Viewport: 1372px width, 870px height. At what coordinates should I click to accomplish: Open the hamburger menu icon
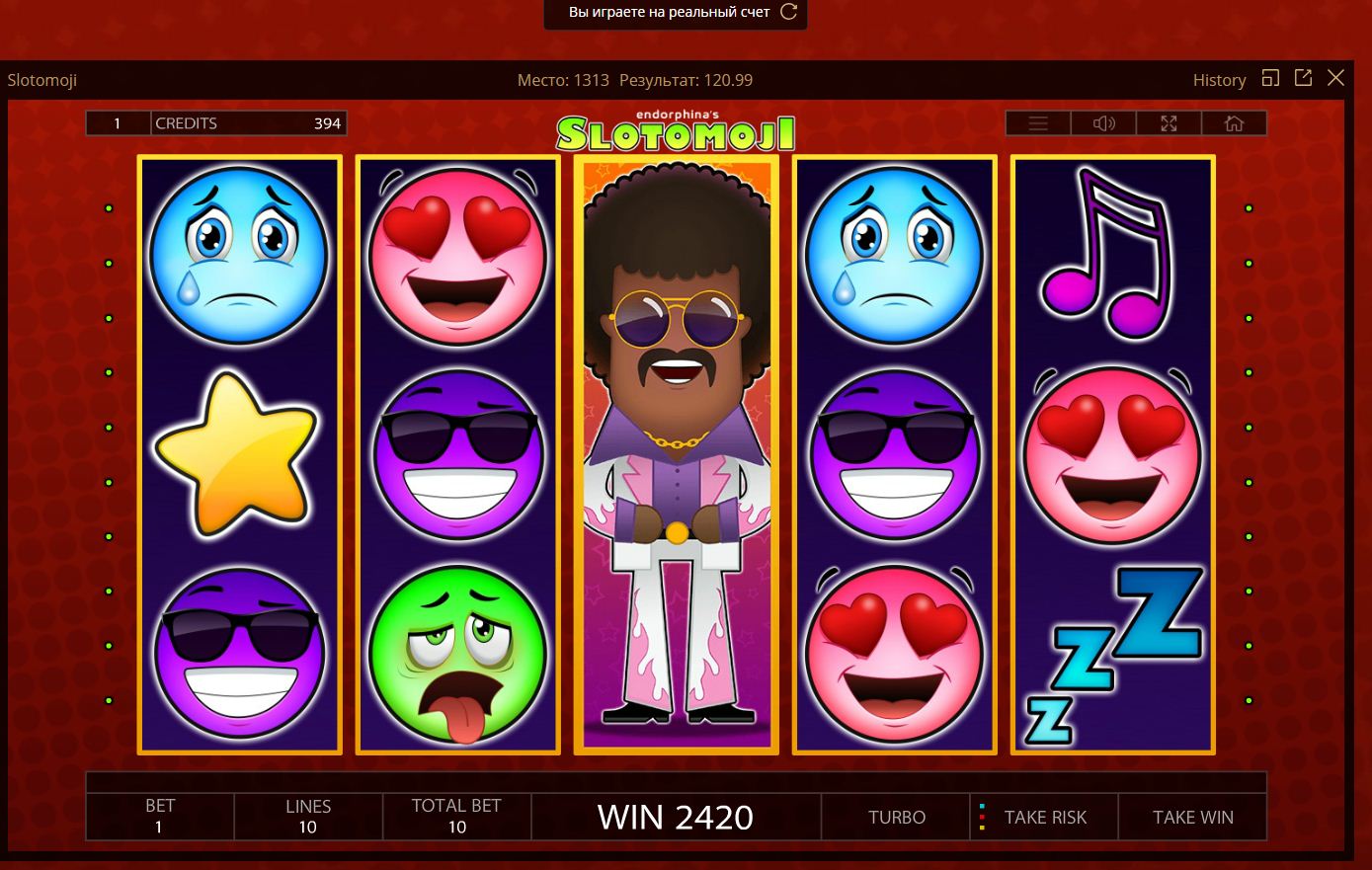[1038, 123]
